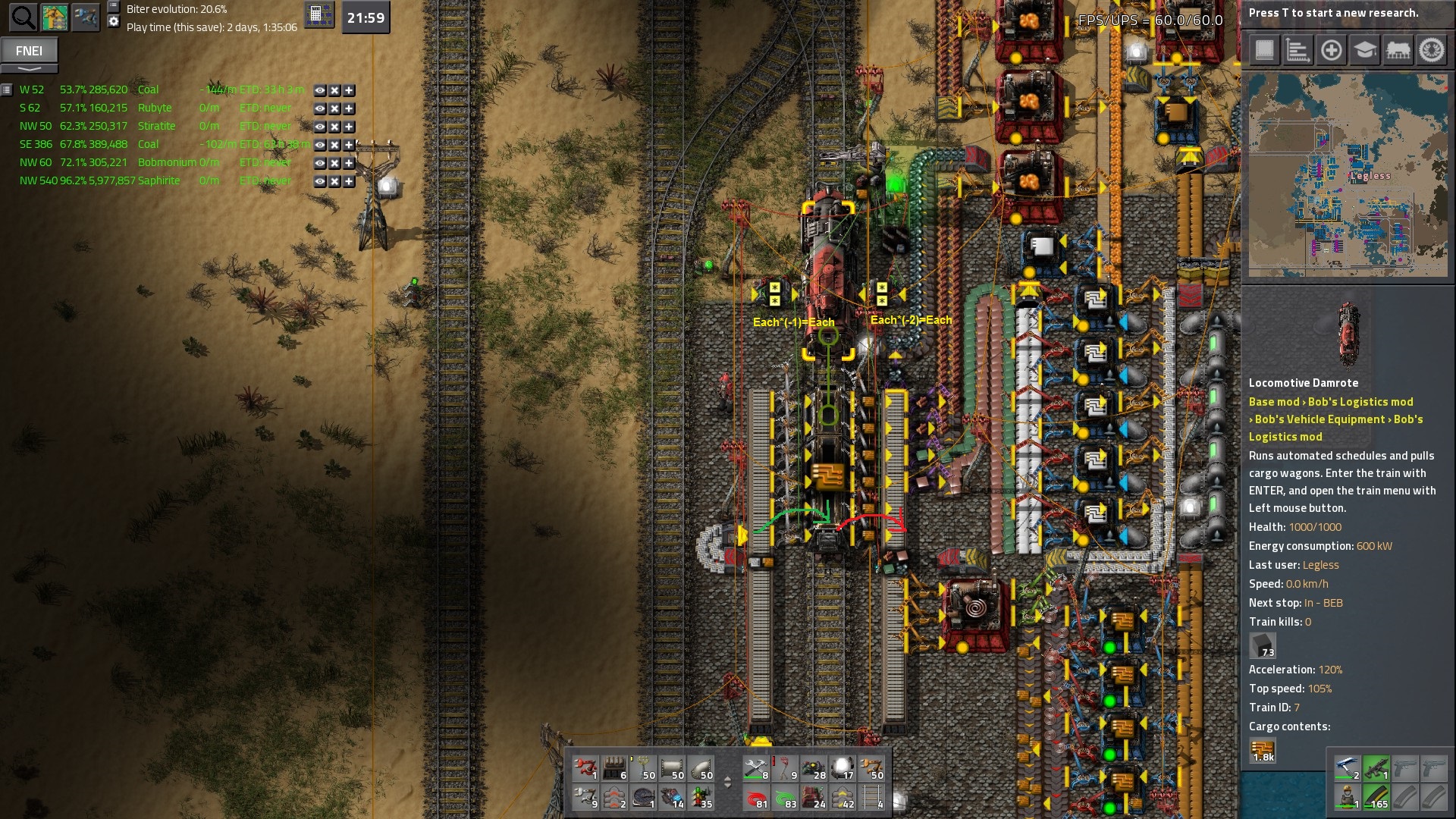
Task: Pick the rail item from the hotbar
Action: coord(872,797)
